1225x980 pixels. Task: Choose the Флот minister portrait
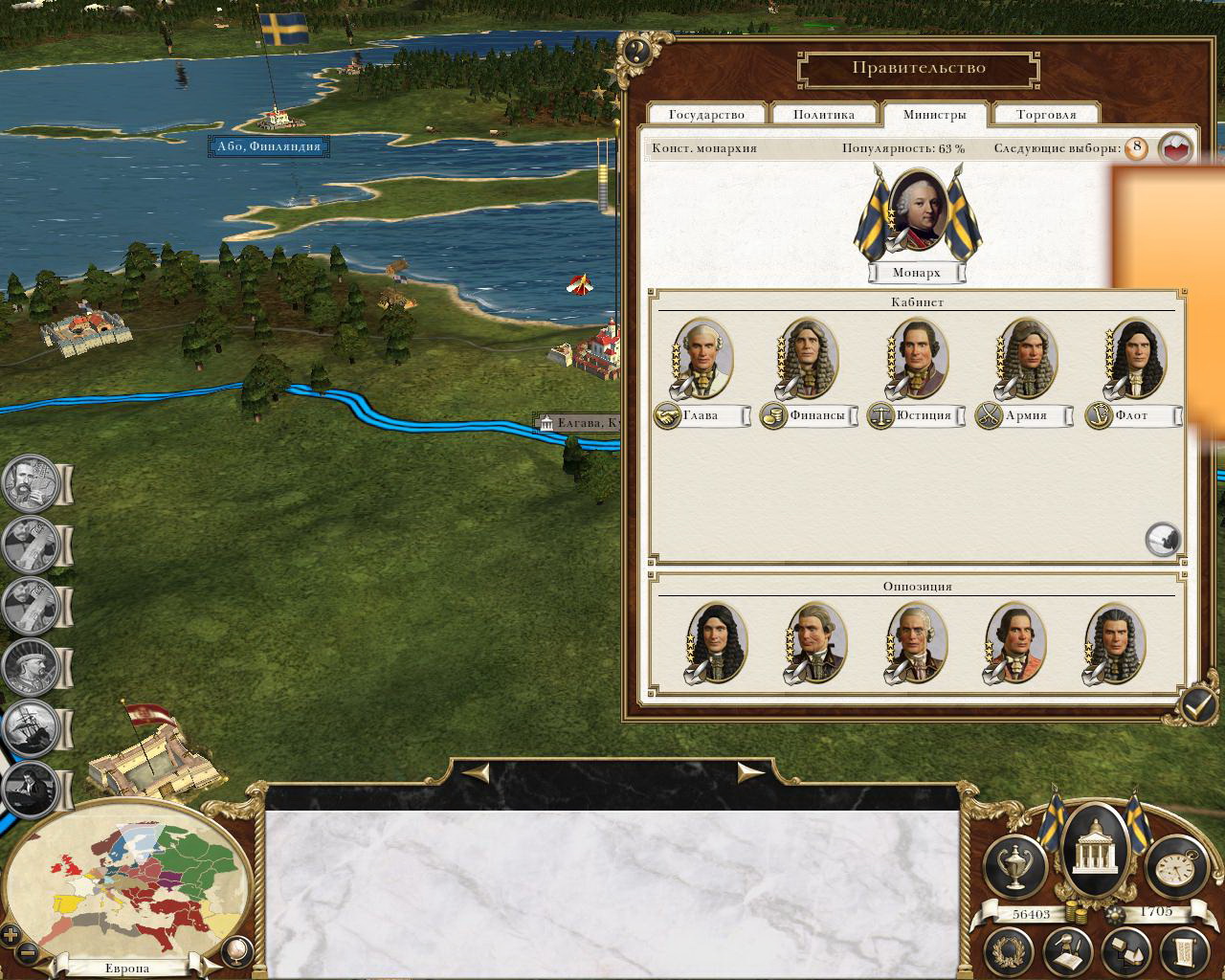click(x=1135, y=357)
